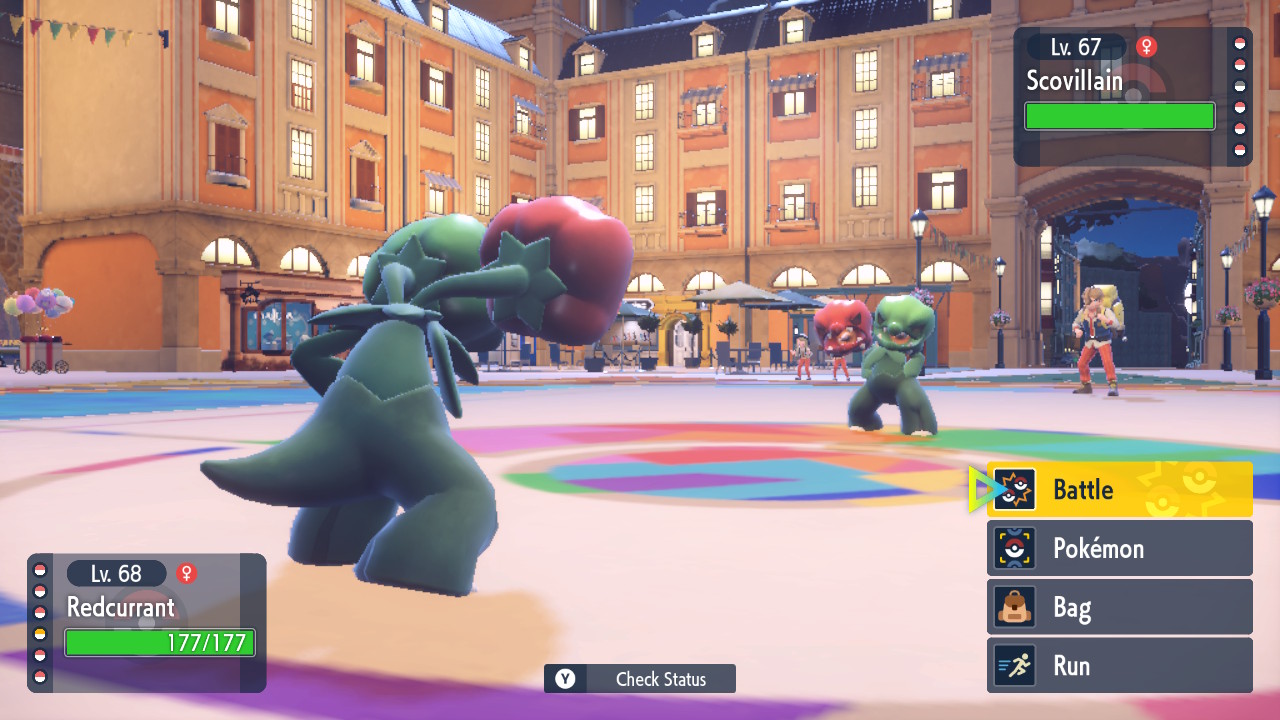This screenshot has height=720, width=1280.
Task: Open the Bag menu option
Action: (1119, 607)
